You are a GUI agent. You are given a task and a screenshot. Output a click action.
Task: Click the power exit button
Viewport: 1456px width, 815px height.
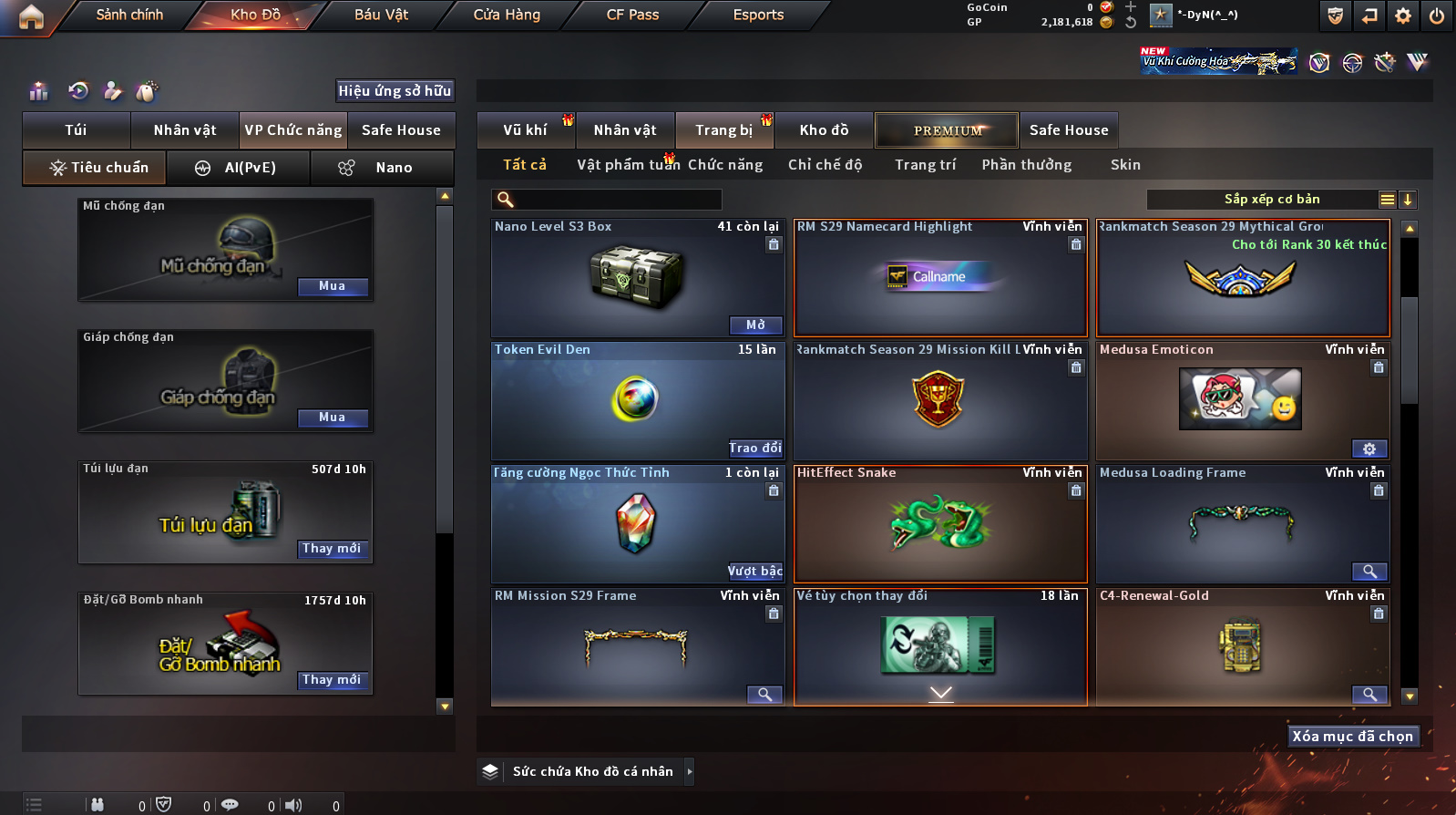click(1437, 15)
